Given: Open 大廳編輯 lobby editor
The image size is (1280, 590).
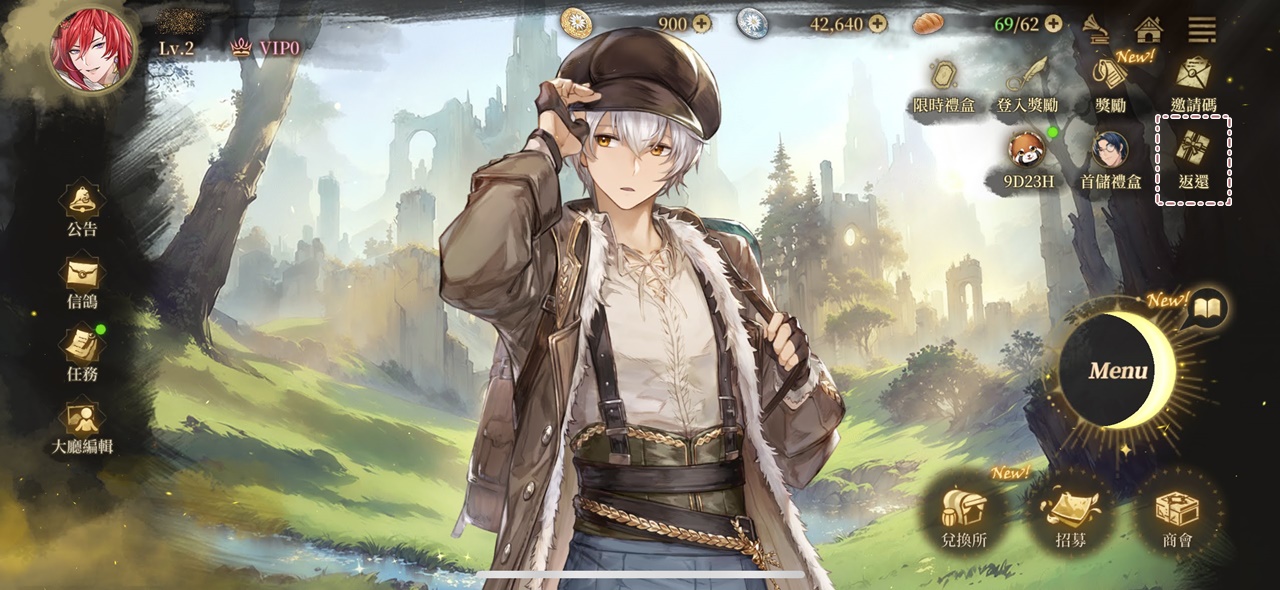Looking at the screenshot, I should (x=82, y=424).
